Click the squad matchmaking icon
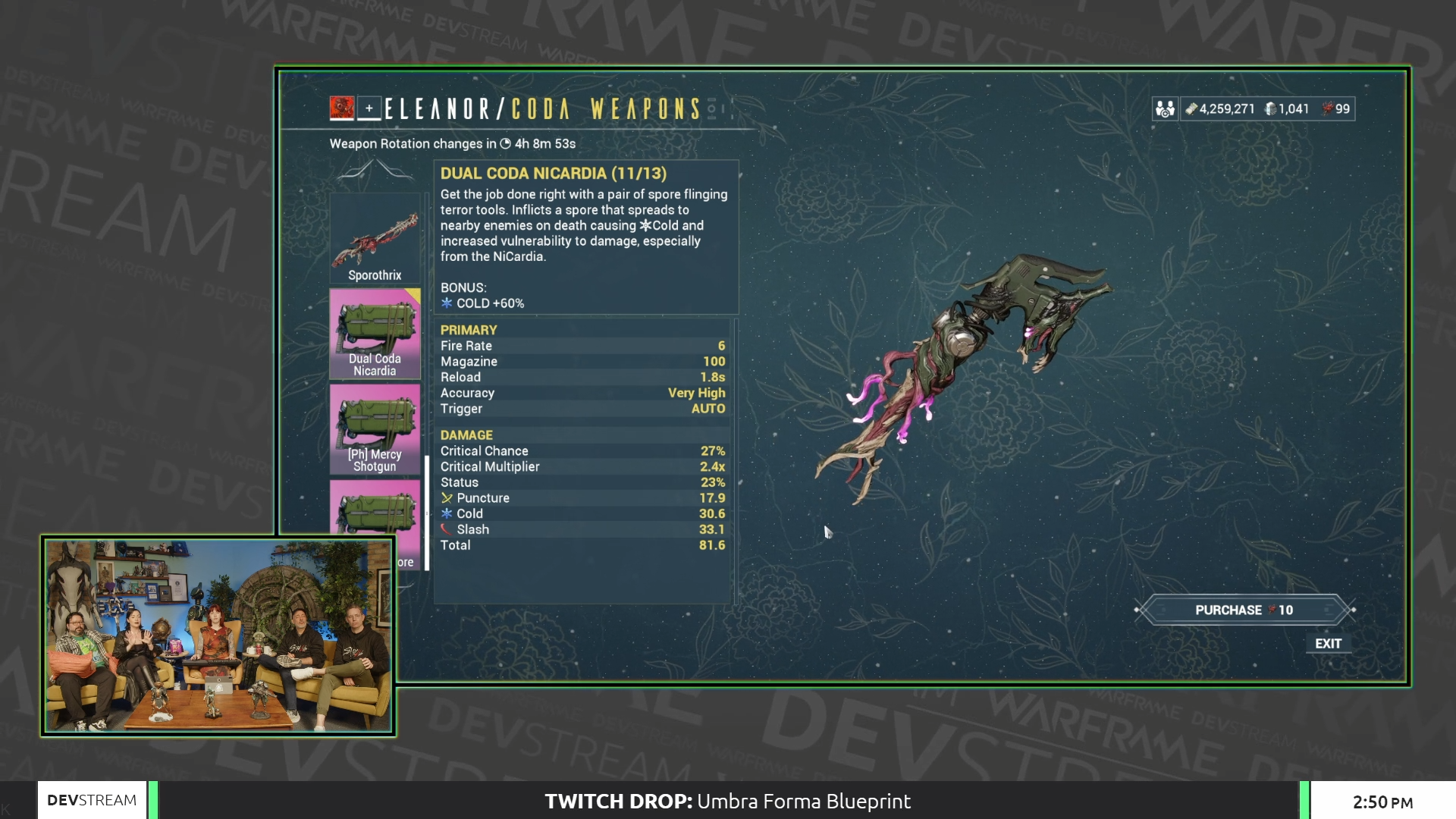The width and height of the screenshot is (1456, 819). (x=1164, y=109)
